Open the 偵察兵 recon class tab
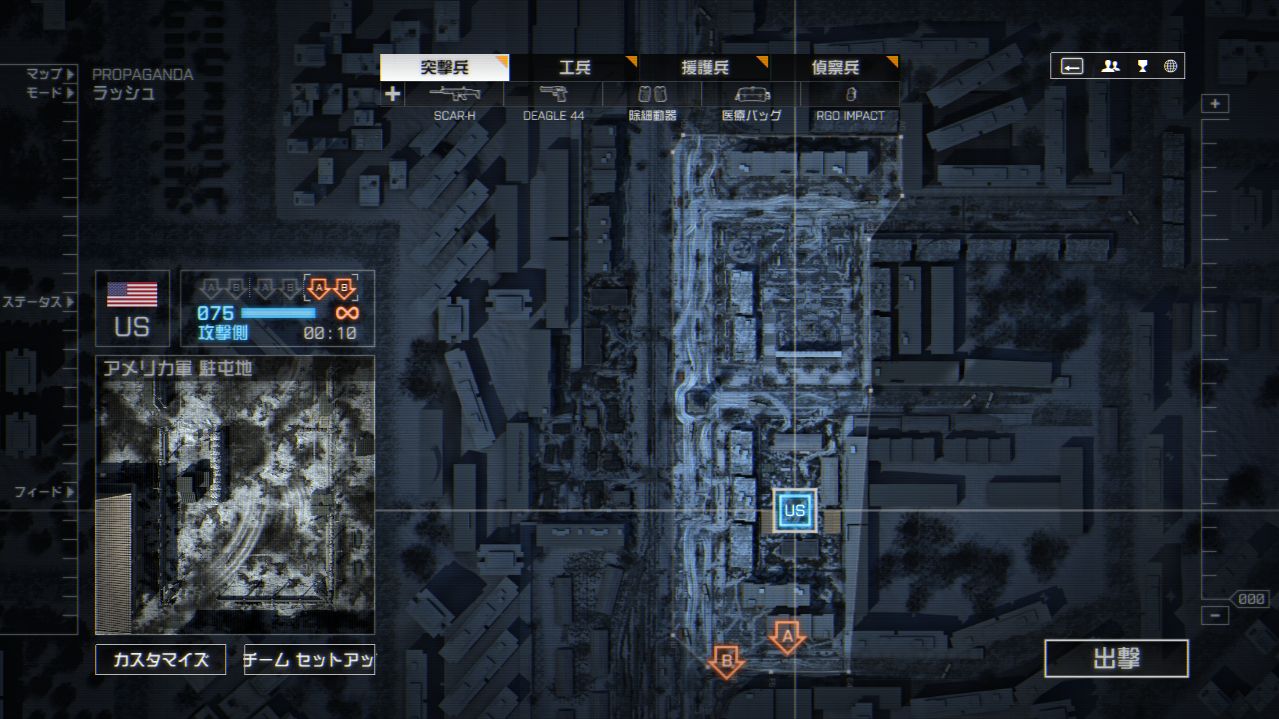Image resolution: width=1279 pixels, height=719 pixels. point(835,68)
